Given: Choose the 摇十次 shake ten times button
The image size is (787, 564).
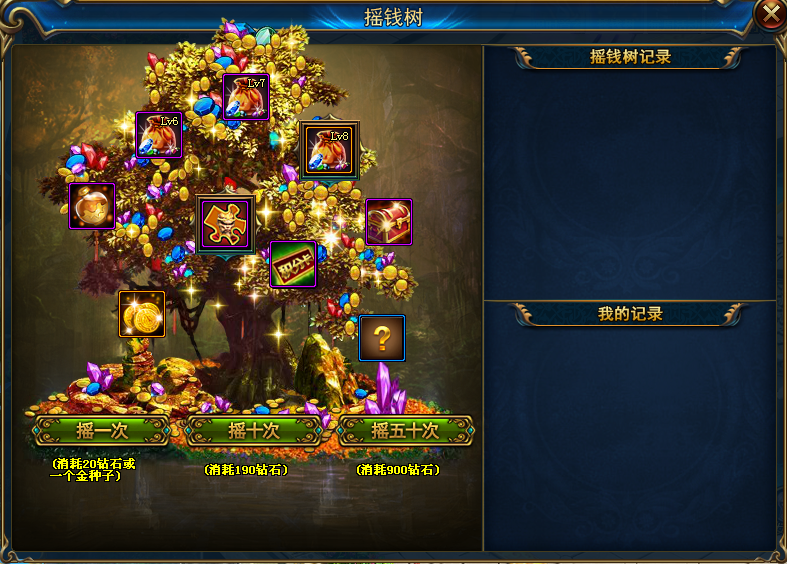Looking at the screenshot, I should click(x=254, y=431).
